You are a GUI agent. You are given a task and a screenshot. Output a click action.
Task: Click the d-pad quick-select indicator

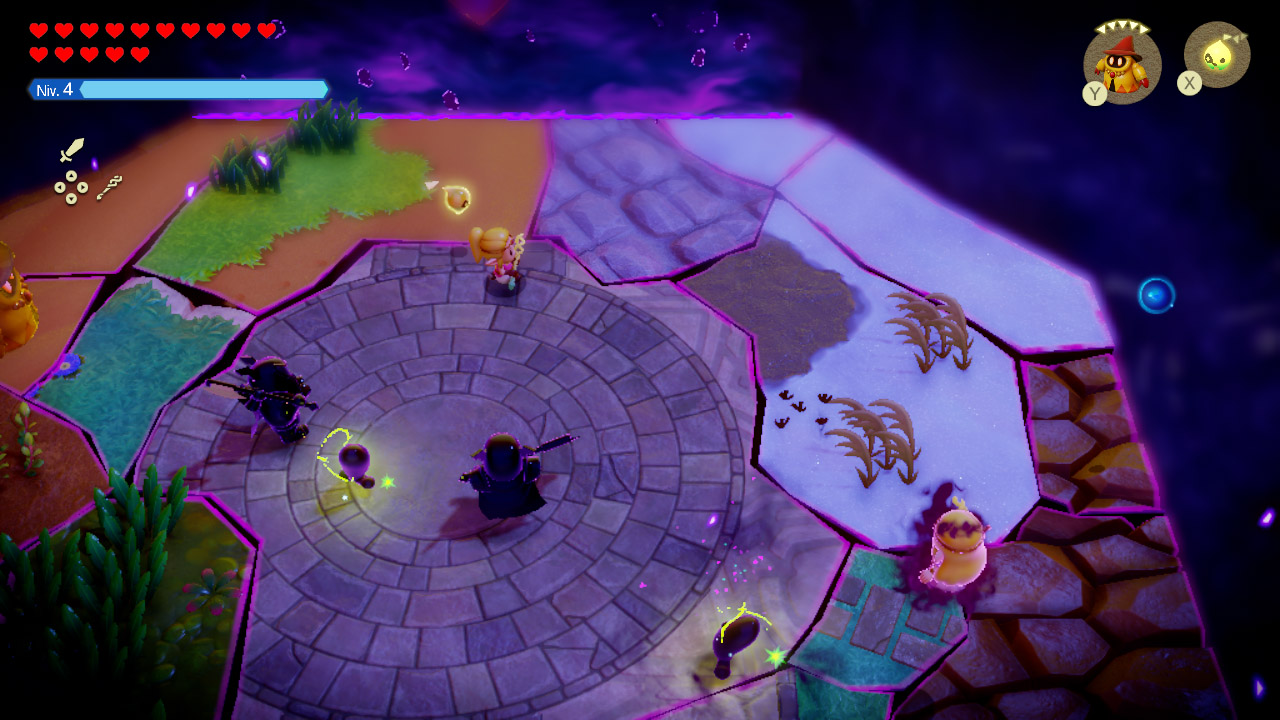71,187
